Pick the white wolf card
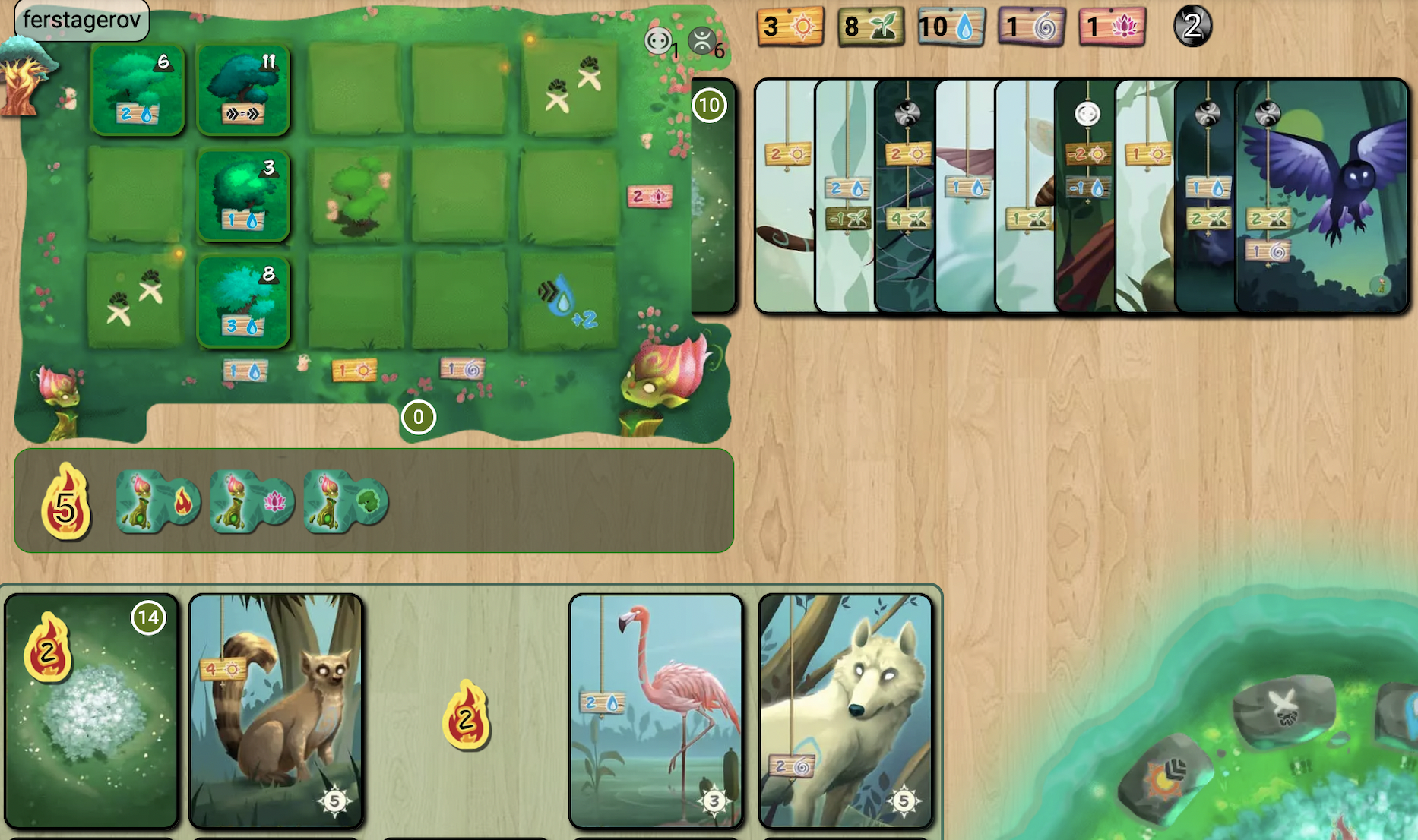 click(x=845, y=710)
